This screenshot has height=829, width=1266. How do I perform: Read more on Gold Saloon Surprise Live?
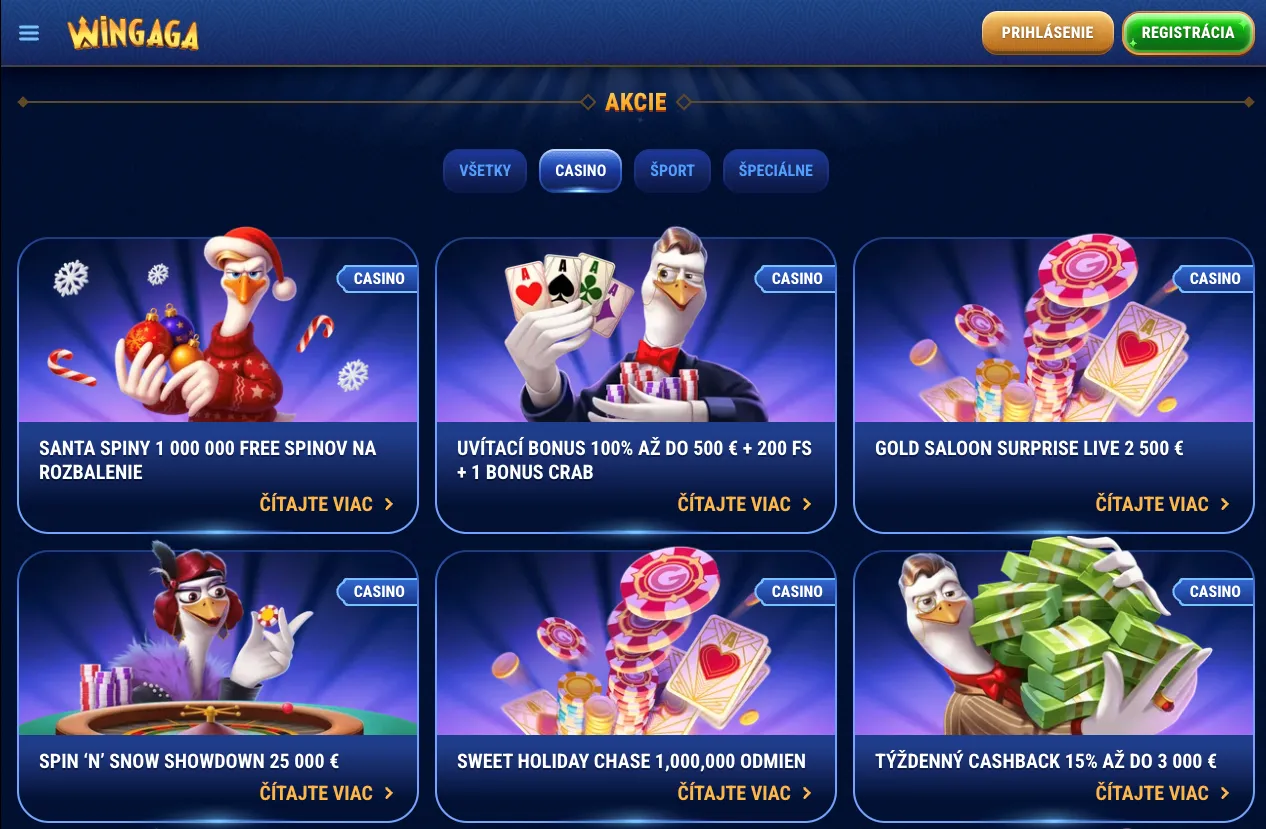pyautogui.click(x=1162, y=504)
